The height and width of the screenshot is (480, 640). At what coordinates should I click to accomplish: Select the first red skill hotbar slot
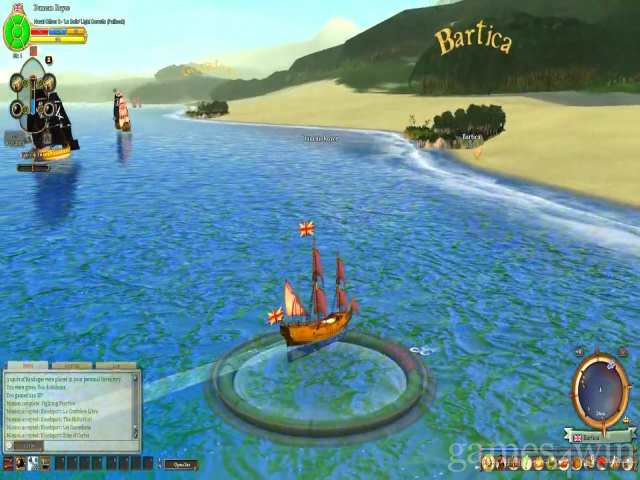[9, 464]
